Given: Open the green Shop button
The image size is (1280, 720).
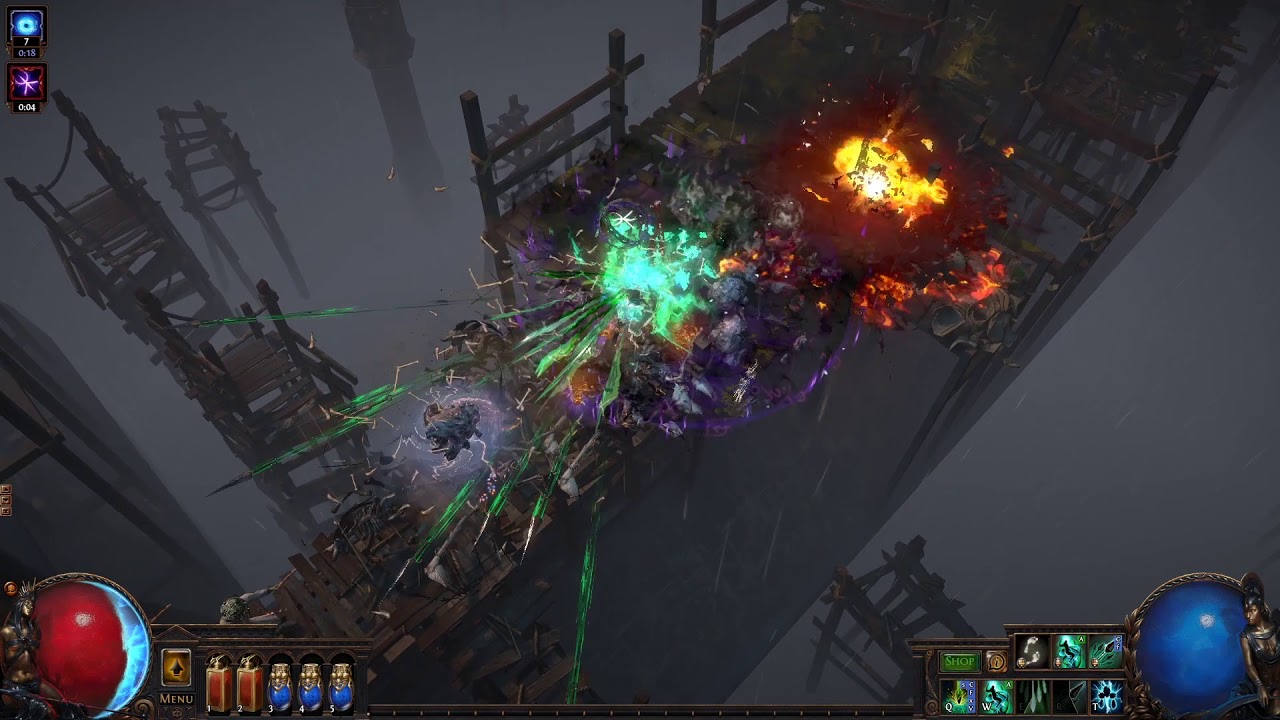Looking at the screenshot, I should click(x=959, y=662).
